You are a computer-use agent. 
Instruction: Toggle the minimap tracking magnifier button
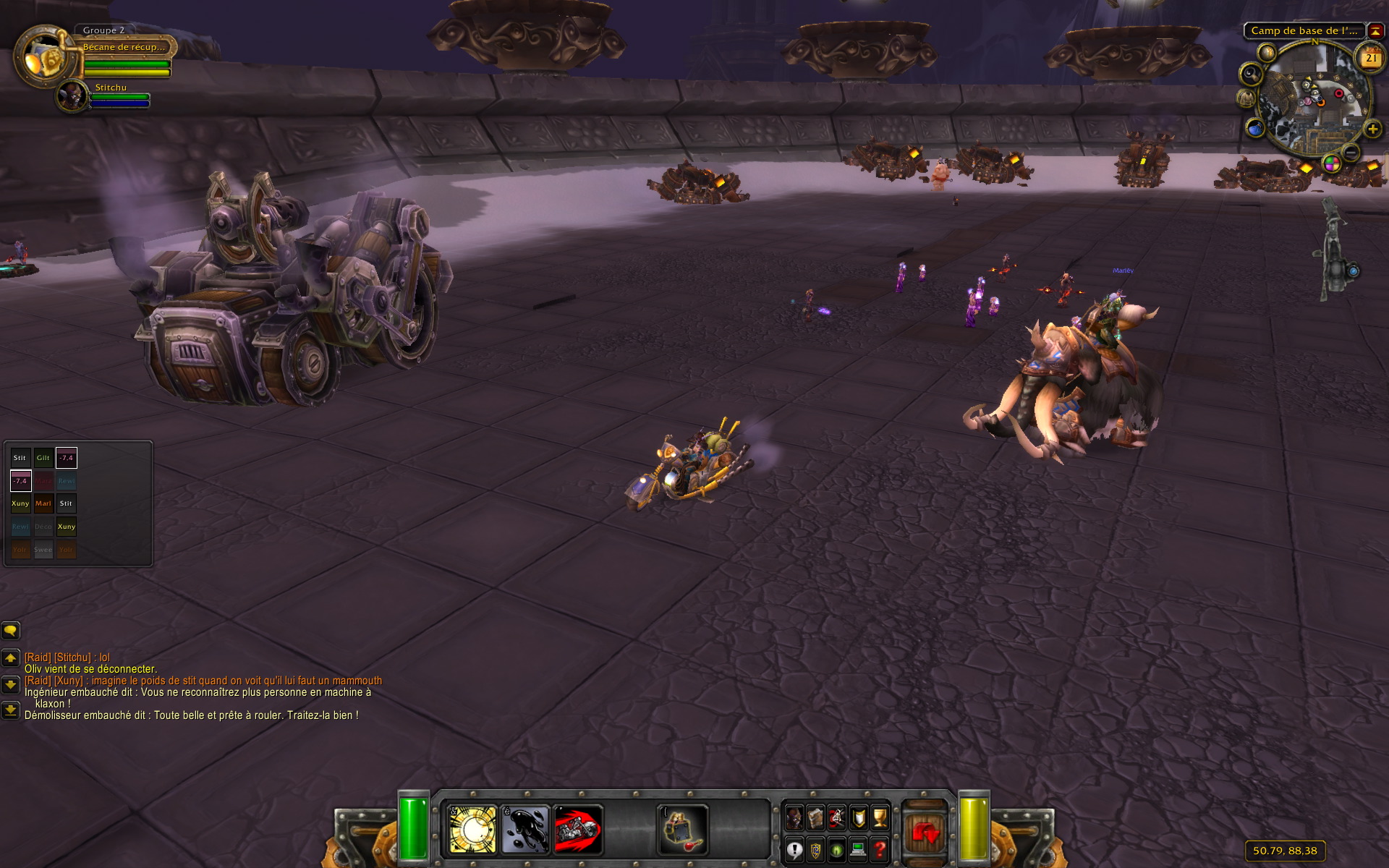(x=1251, y=74)
